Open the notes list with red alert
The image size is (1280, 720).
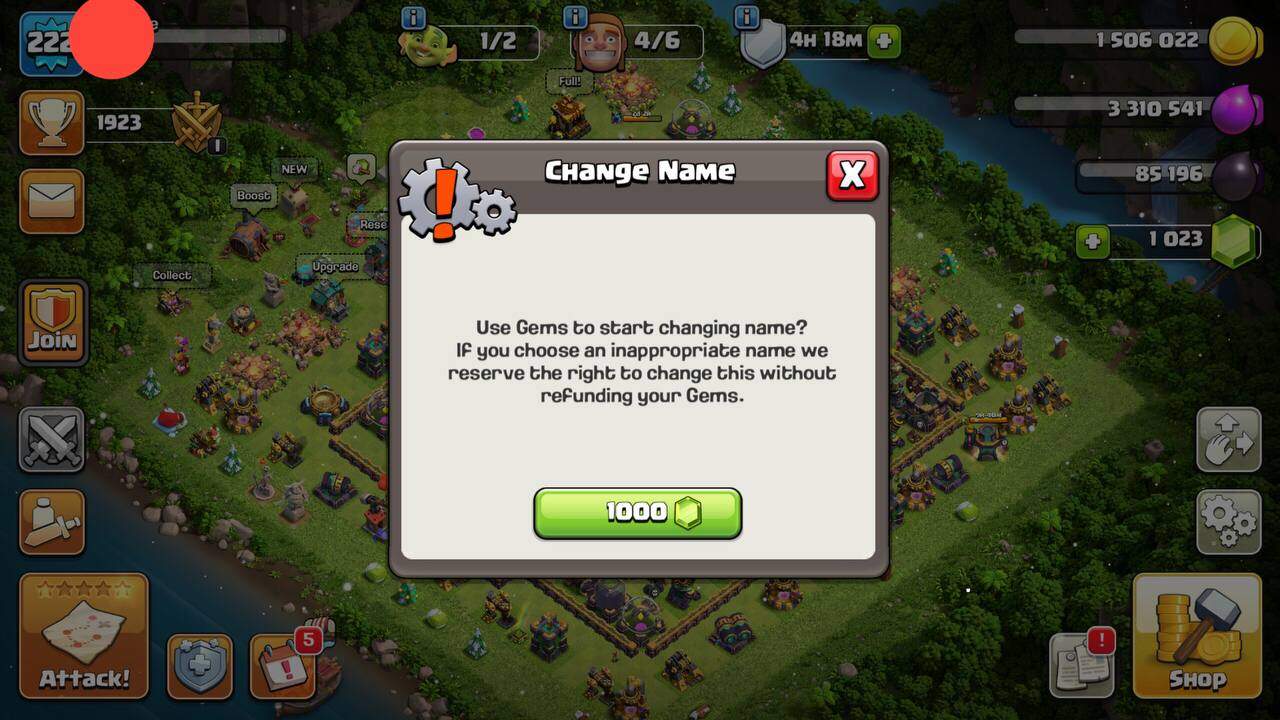[1081, 665]
